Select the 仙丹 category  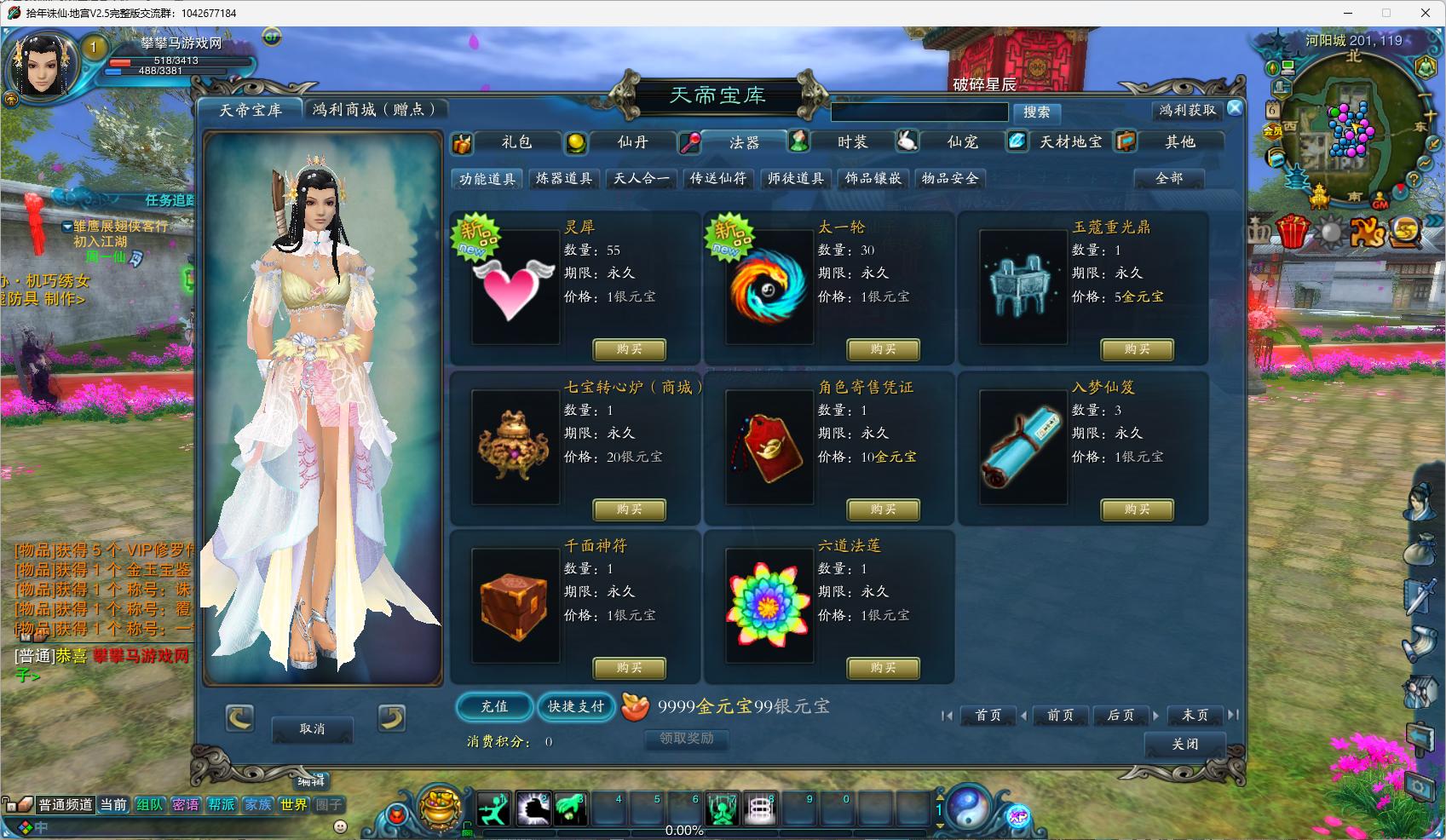pos(631,142)
